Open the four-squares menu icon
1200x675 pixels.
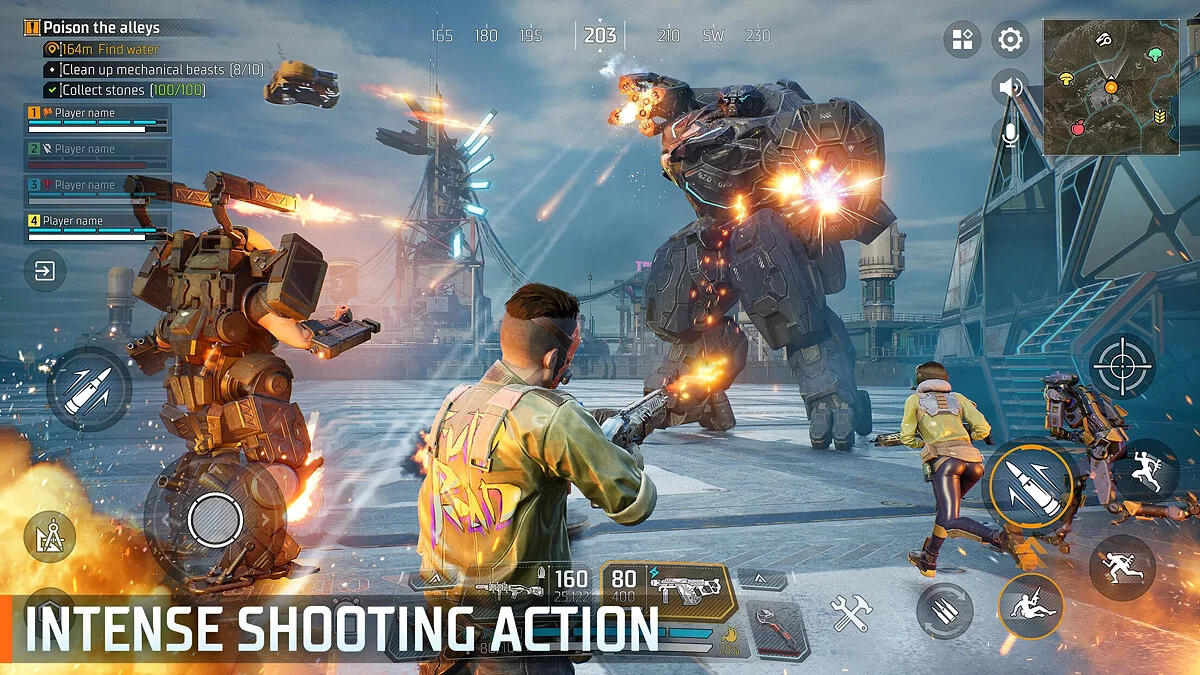962,40
